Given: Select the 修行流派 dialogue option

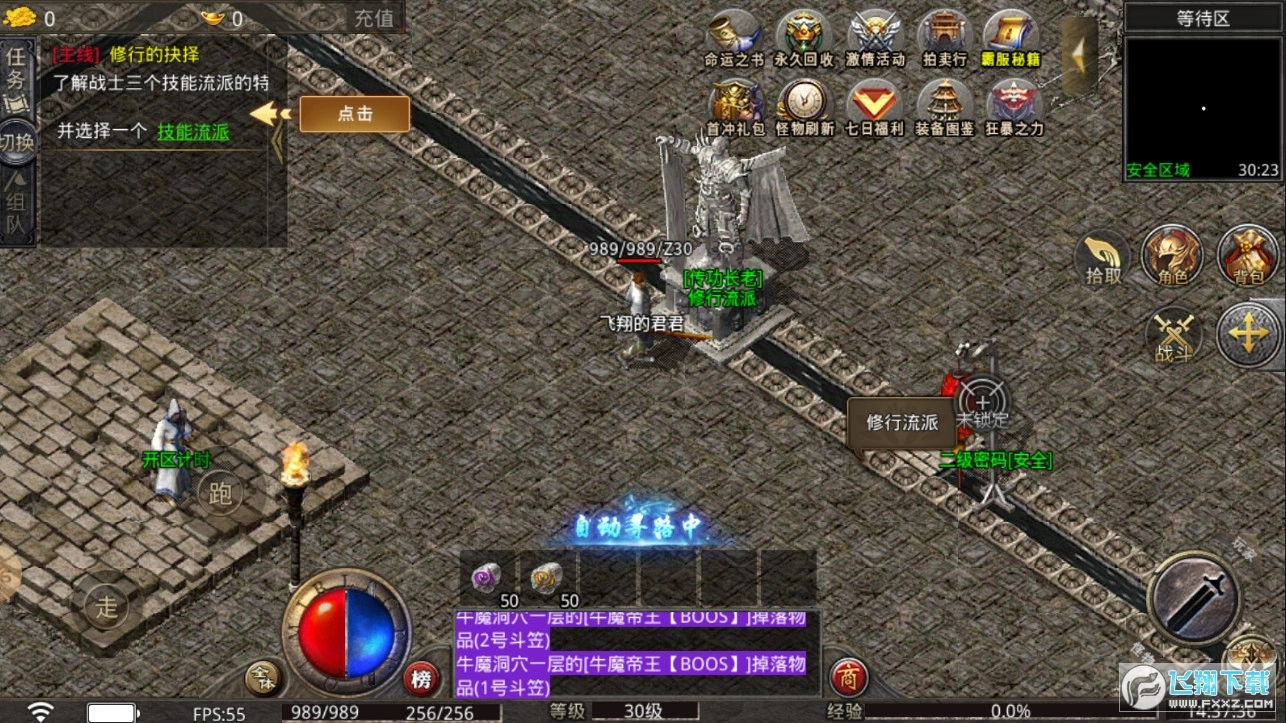Looking at the screenshot, I should [902, 422].
